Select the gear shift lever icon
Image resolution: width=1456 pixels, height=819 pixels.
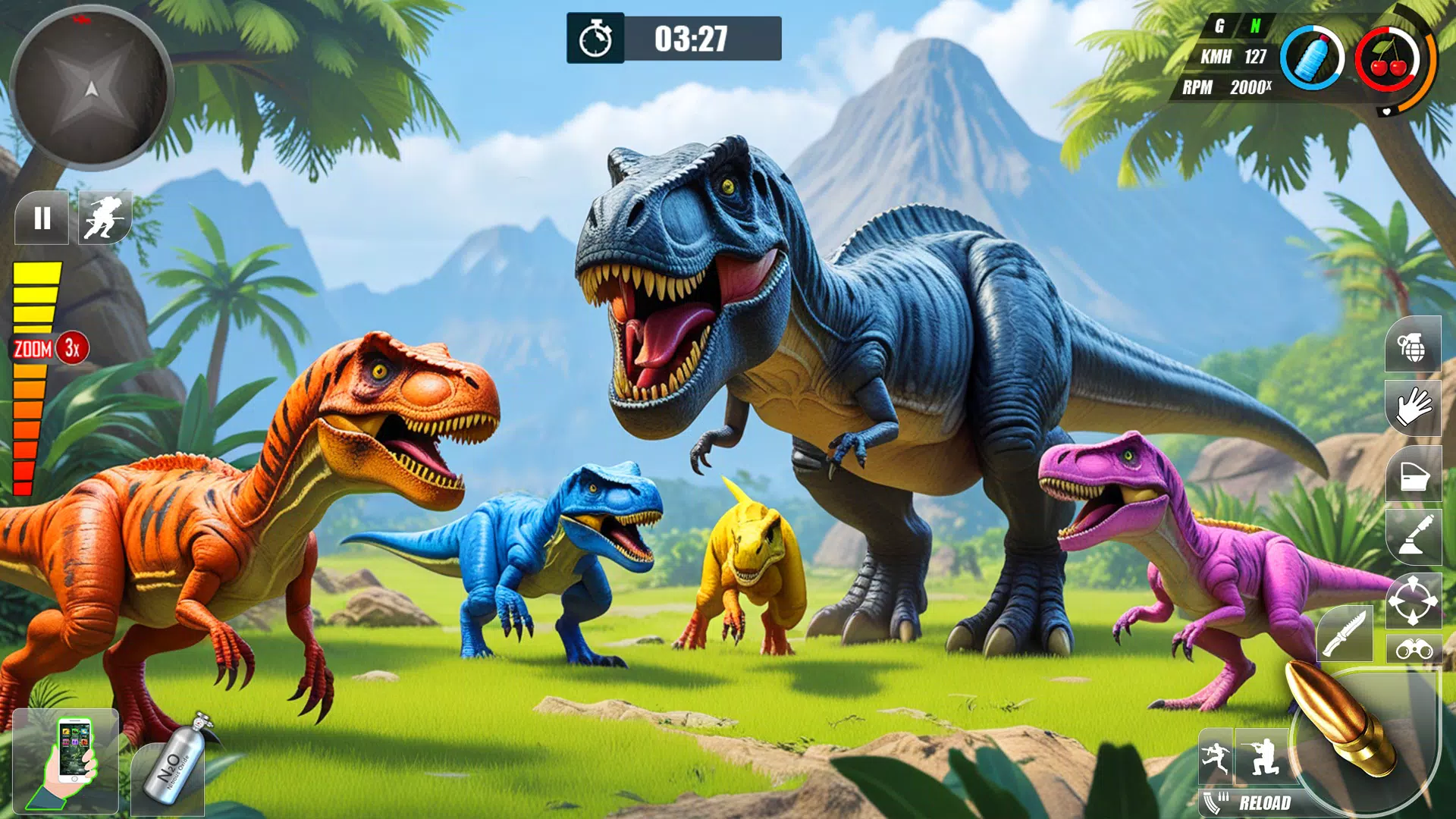click(1414, 535)
